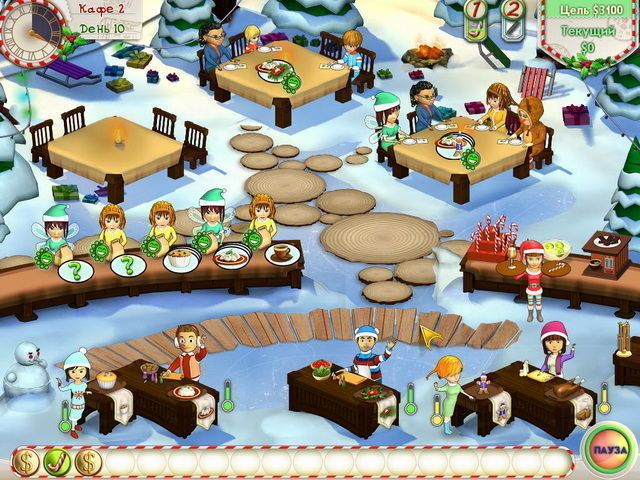Click the green candy cane icon in the action queue
640x480 pixels.
click(57, 461)
